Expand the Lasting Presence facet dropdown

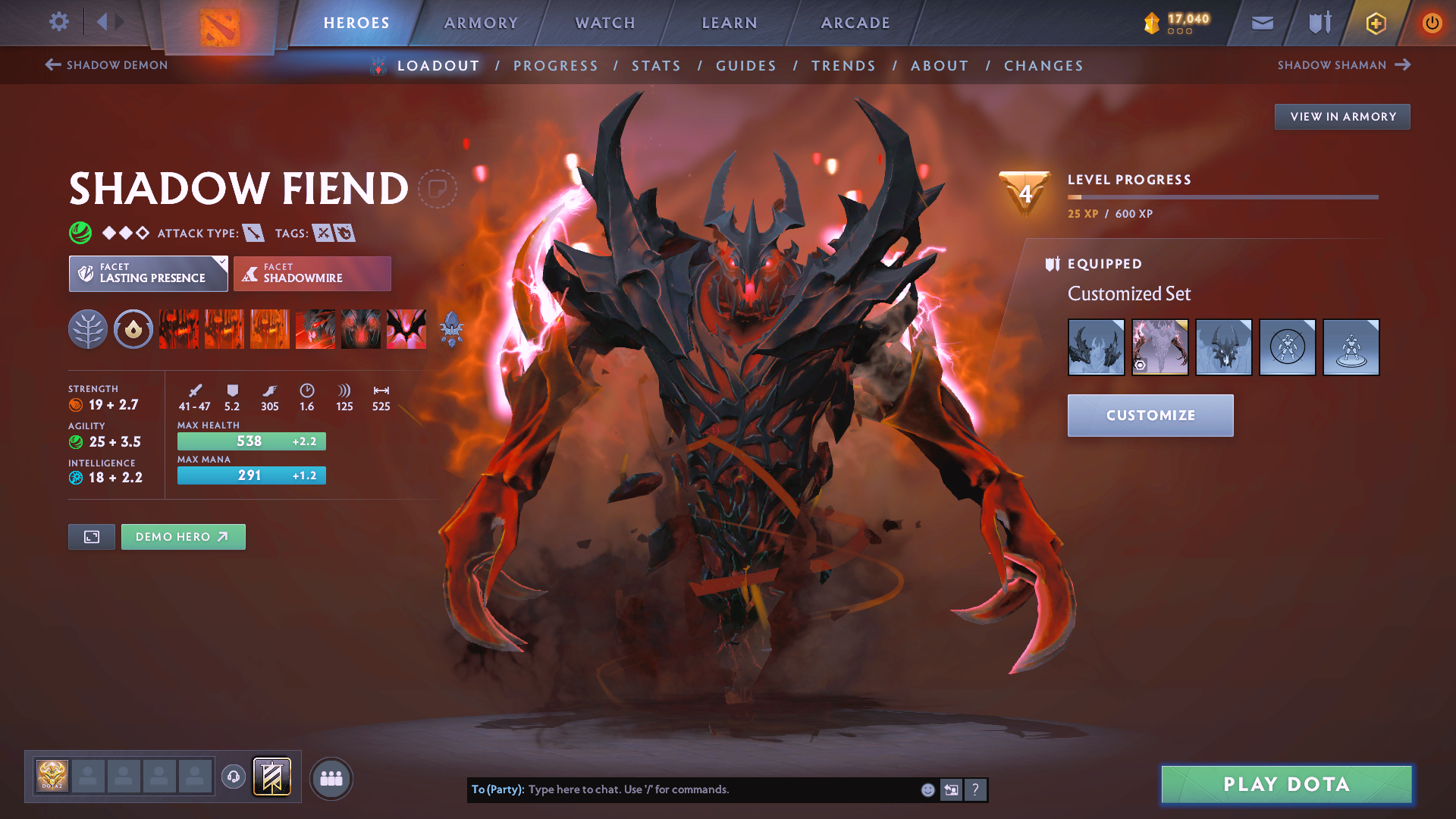tap(221, 264)
